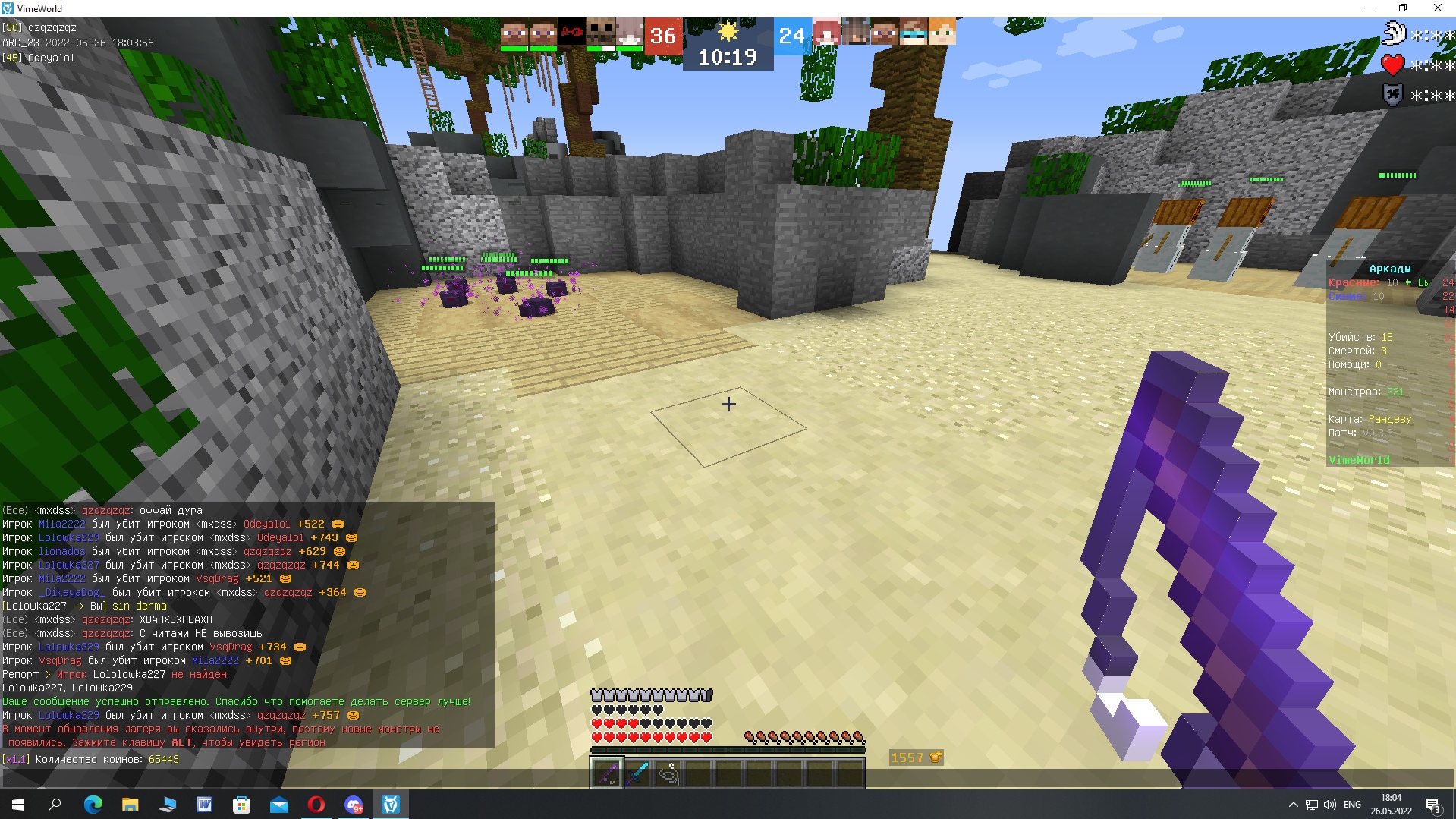Click the blue team score showing 24
The height and width of the screenshot is (819, 1456).
click(x=792, y=35)
